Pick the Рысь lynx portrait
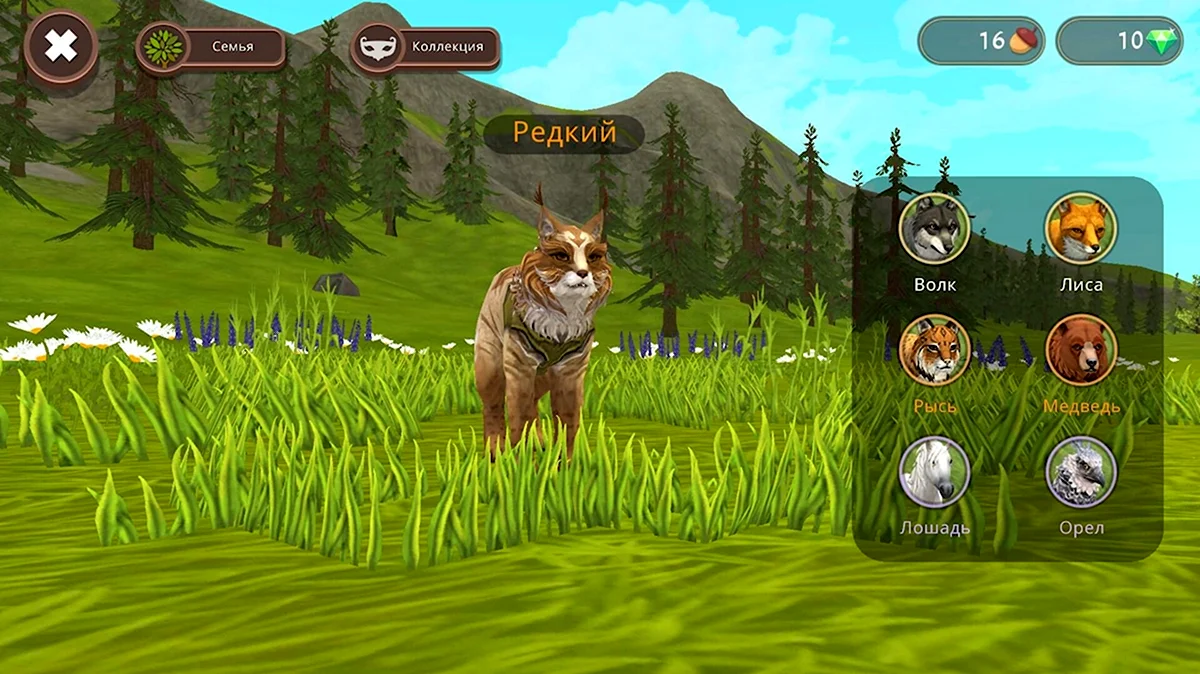This screenshot has width=1200, height=674. (x=934, y=351)
